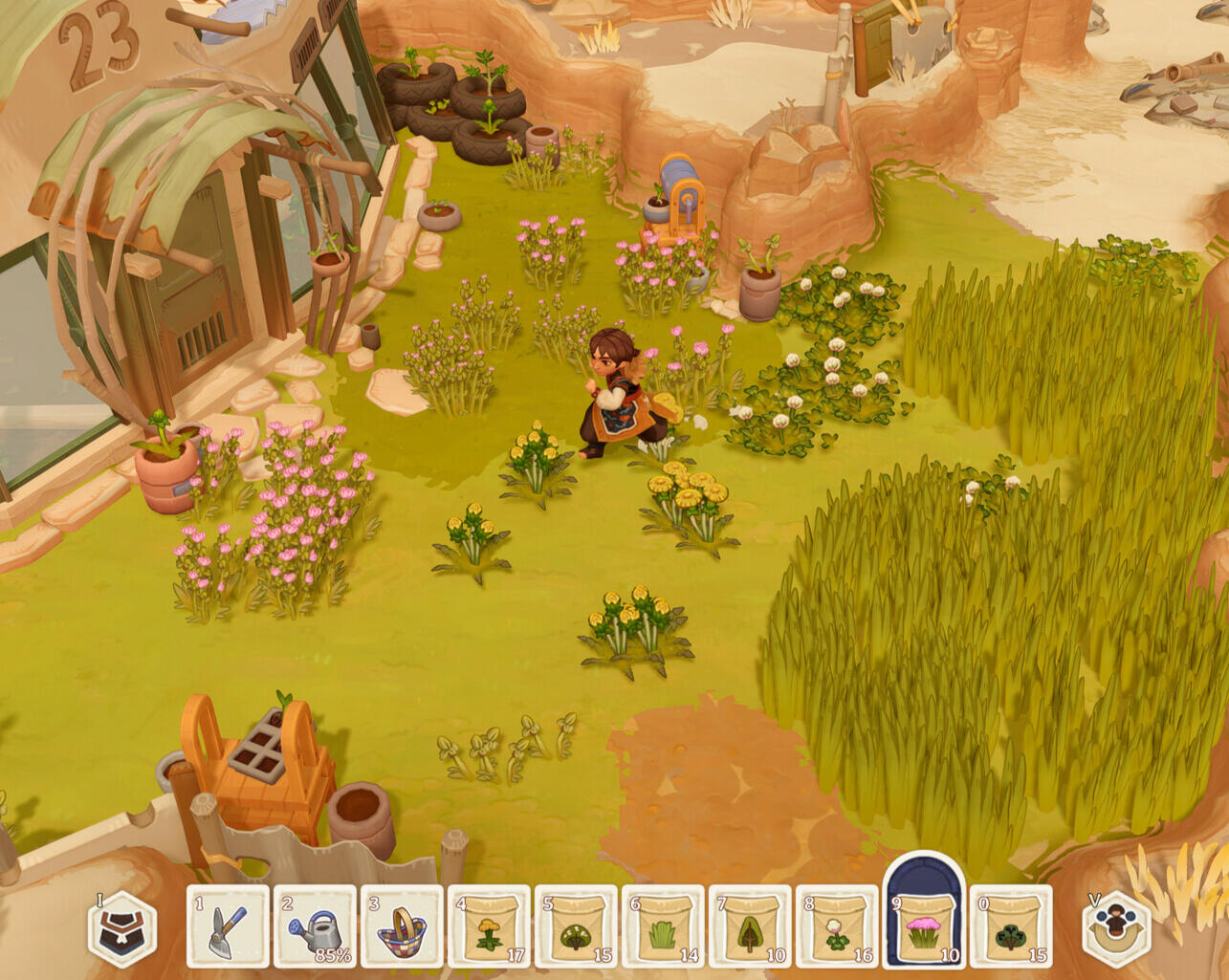Open the backpack inventory icon
Viewport: 1229px width, 980px height.
point(122,929)
